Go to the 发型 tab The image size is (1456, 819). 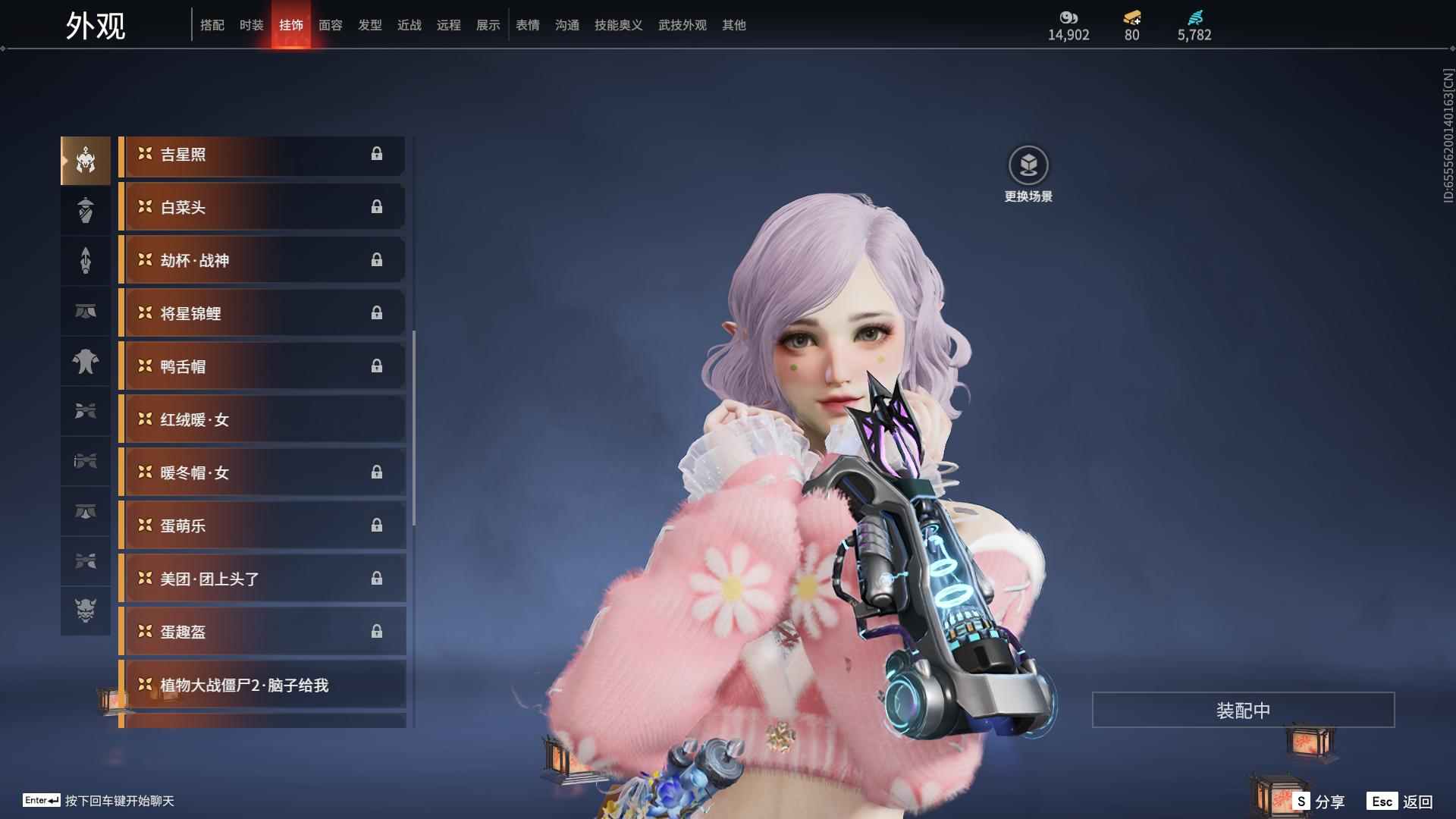tap(369, 25)
